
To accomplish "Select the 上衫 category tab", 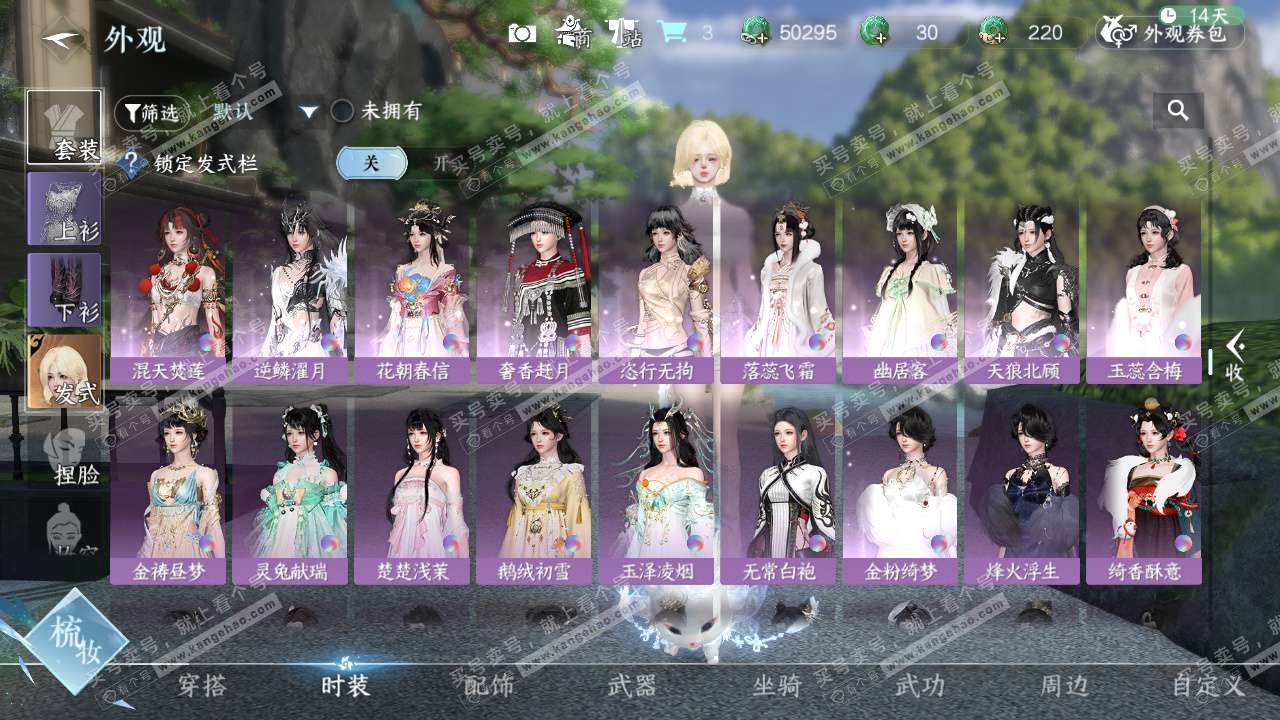I will pyautogui.click(x=64, y=208).
